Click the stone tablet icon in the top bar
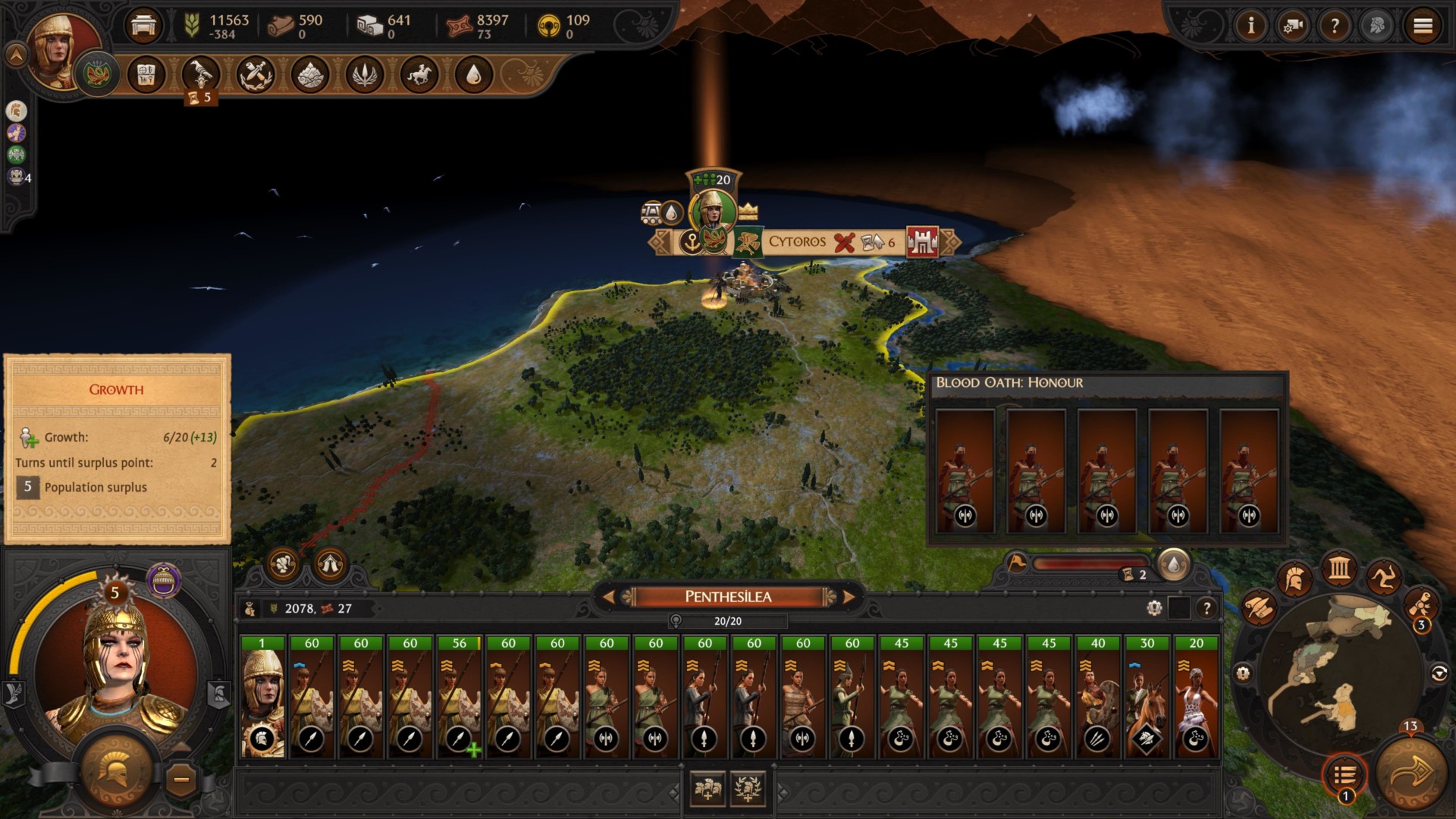Viewport: 1456px width, 819px height. [x=146, y=75]
